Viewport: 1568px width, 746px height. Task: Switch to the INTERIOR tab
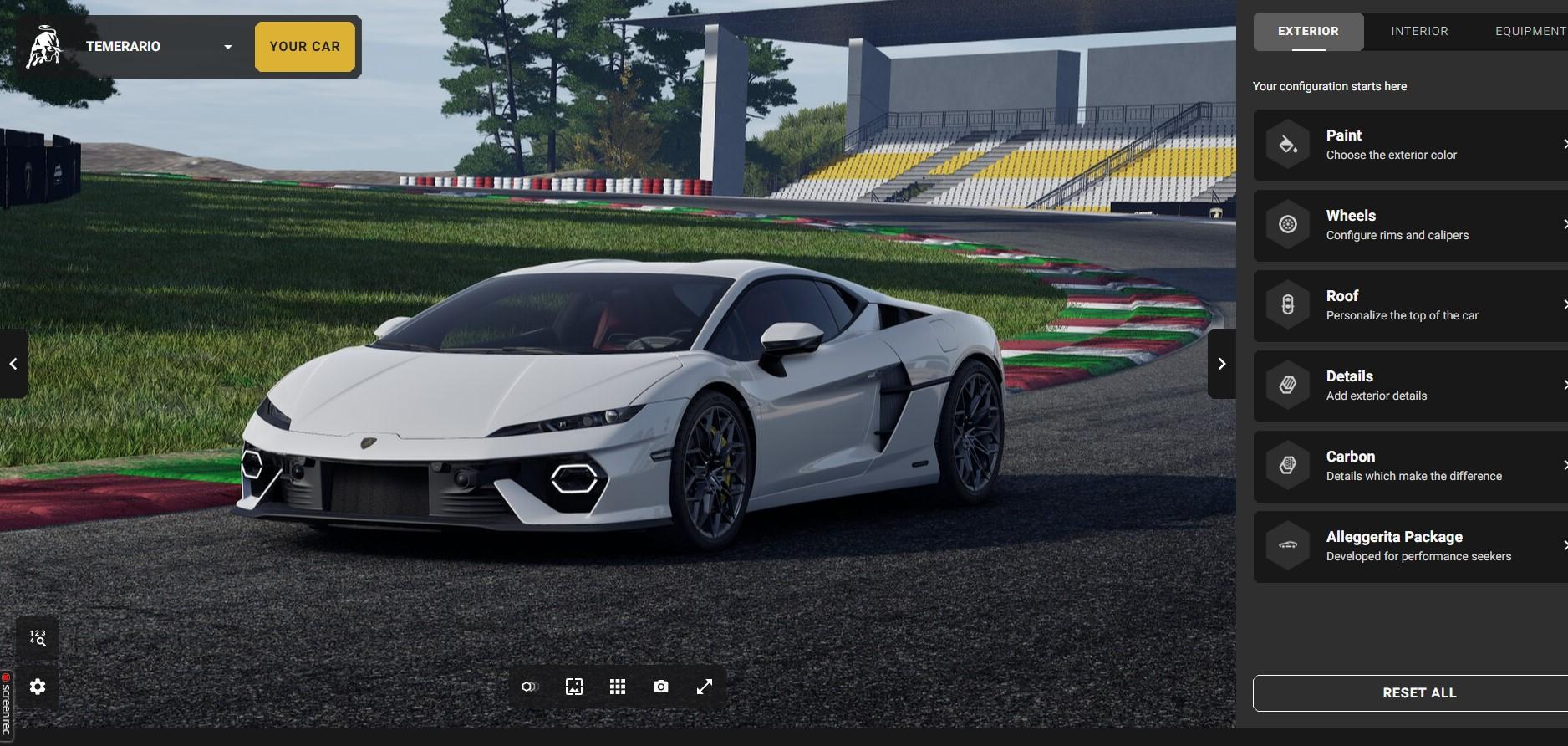click(x=1418, y=31)
